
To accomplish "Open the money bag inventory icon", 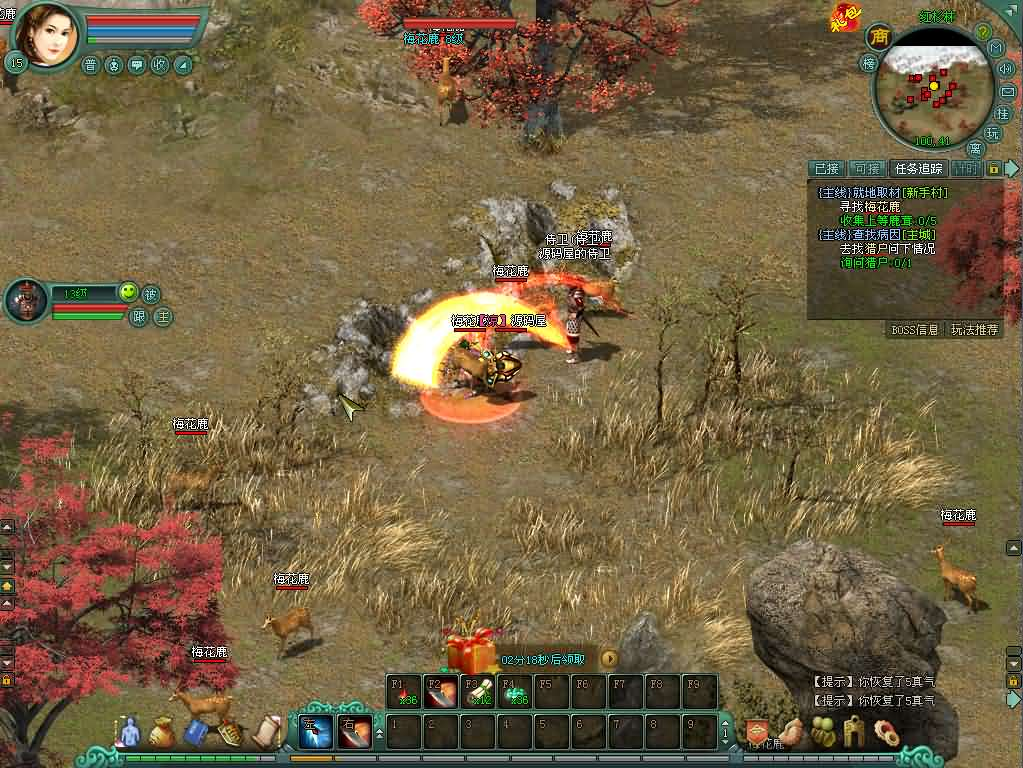I will pos(162,734).
